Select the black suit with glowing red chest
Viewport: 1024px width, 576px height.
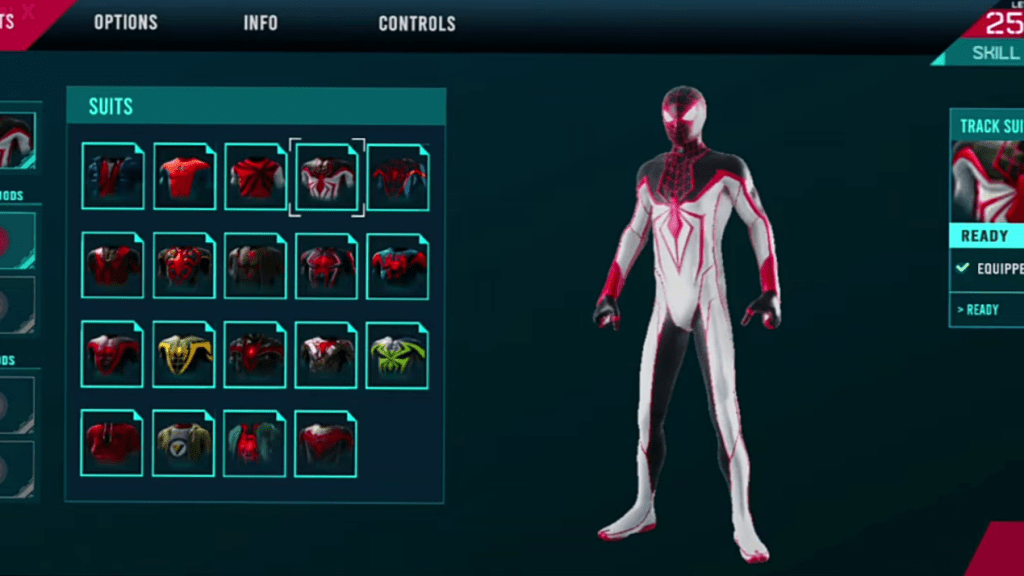click(255, 354)
